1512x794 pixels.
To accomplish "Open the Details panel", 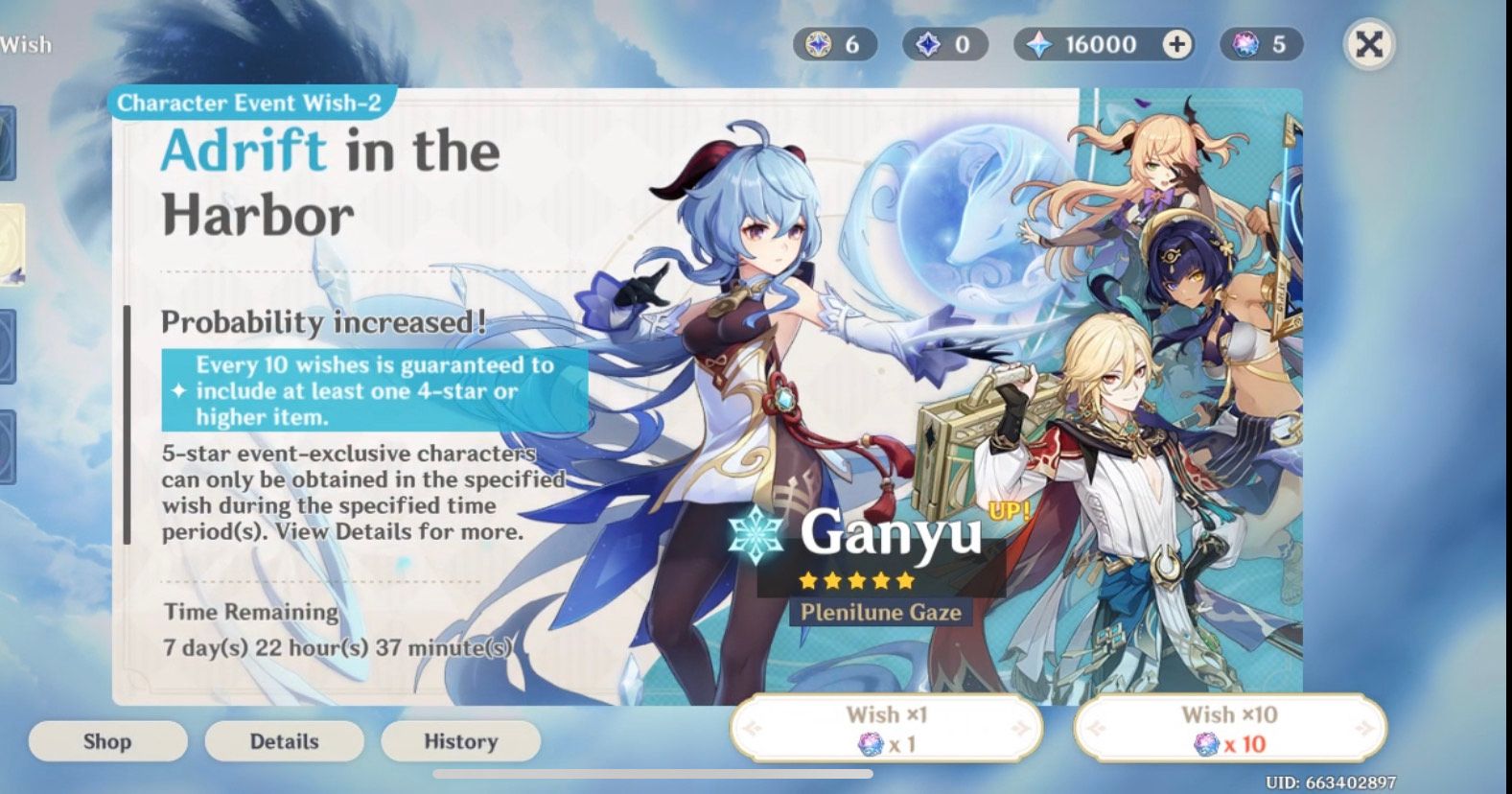I will pyautogui.click(x=284, y=740).
